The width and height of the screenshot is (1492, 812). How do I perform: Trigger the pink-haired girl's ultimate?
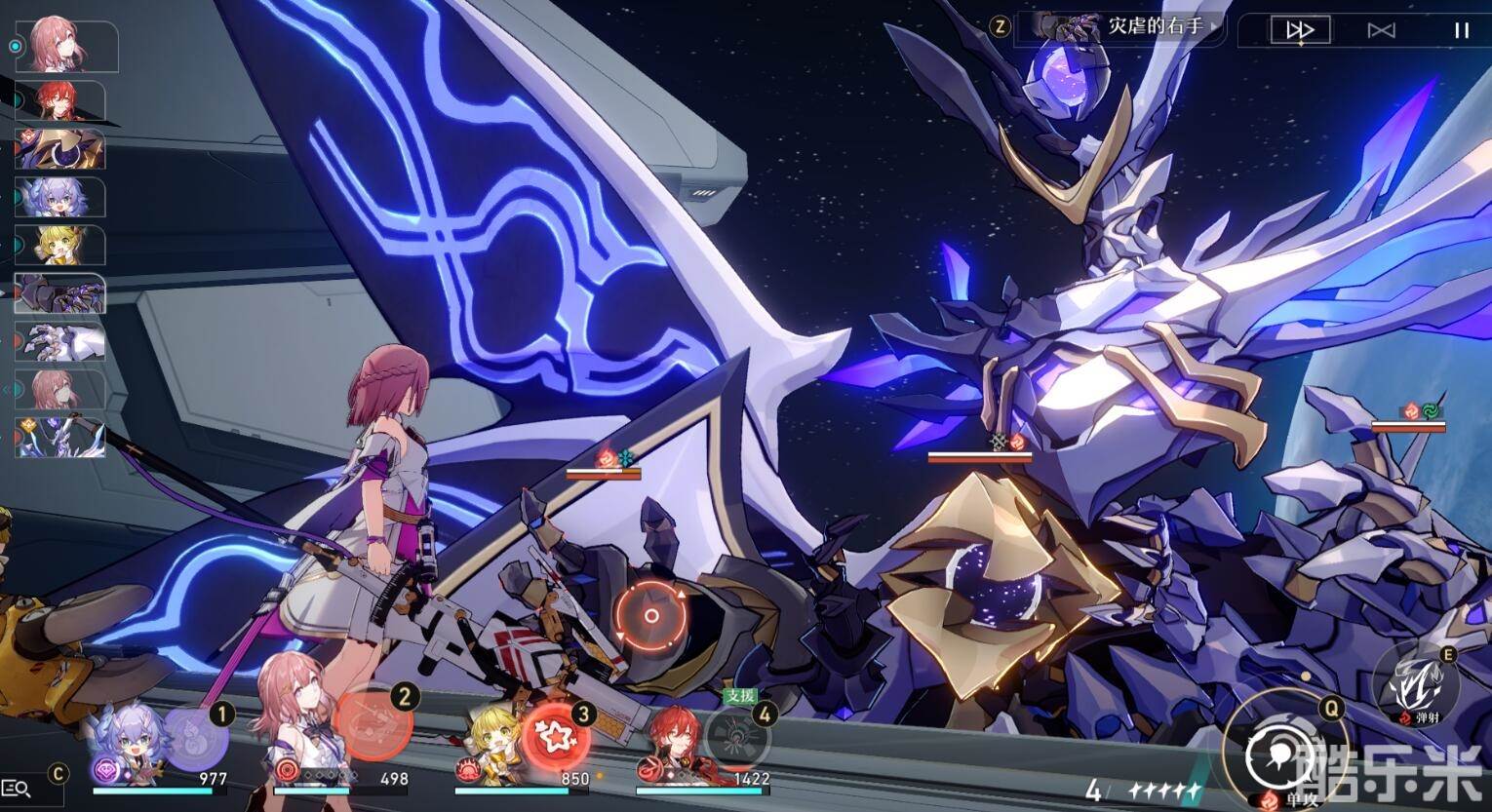pyautogui.click(x=371, y=726)
